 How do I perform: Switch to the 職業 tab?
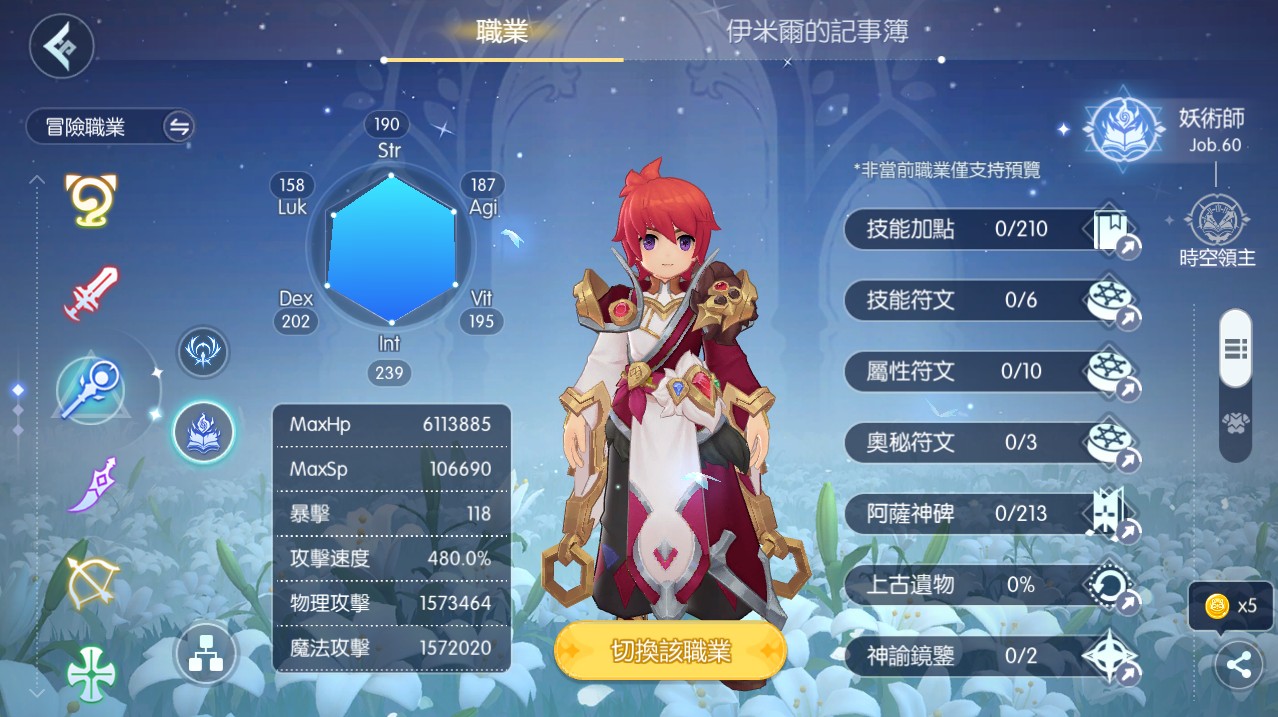502,32
